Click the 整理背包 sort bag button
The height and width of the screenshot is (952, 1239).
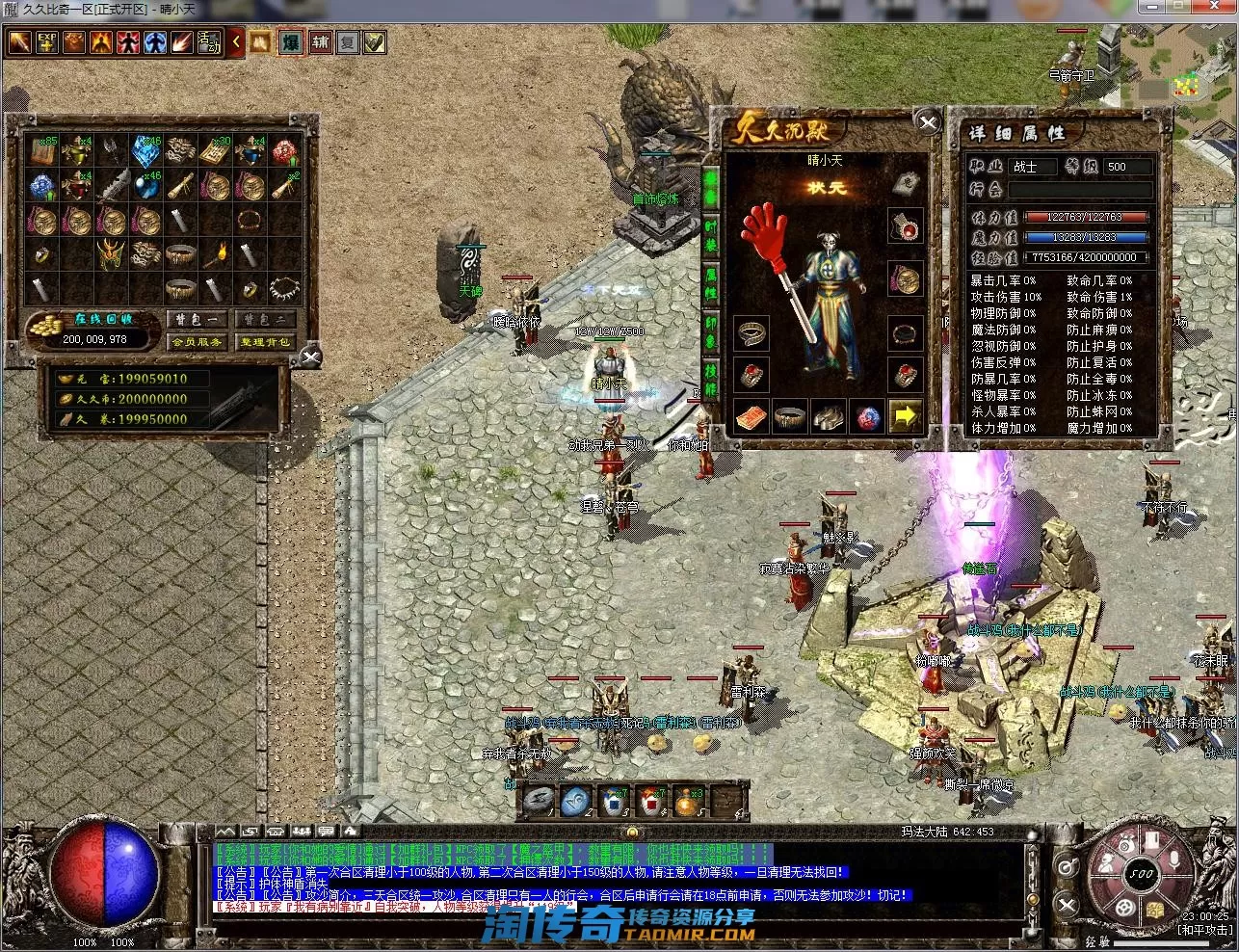(264, 341)
